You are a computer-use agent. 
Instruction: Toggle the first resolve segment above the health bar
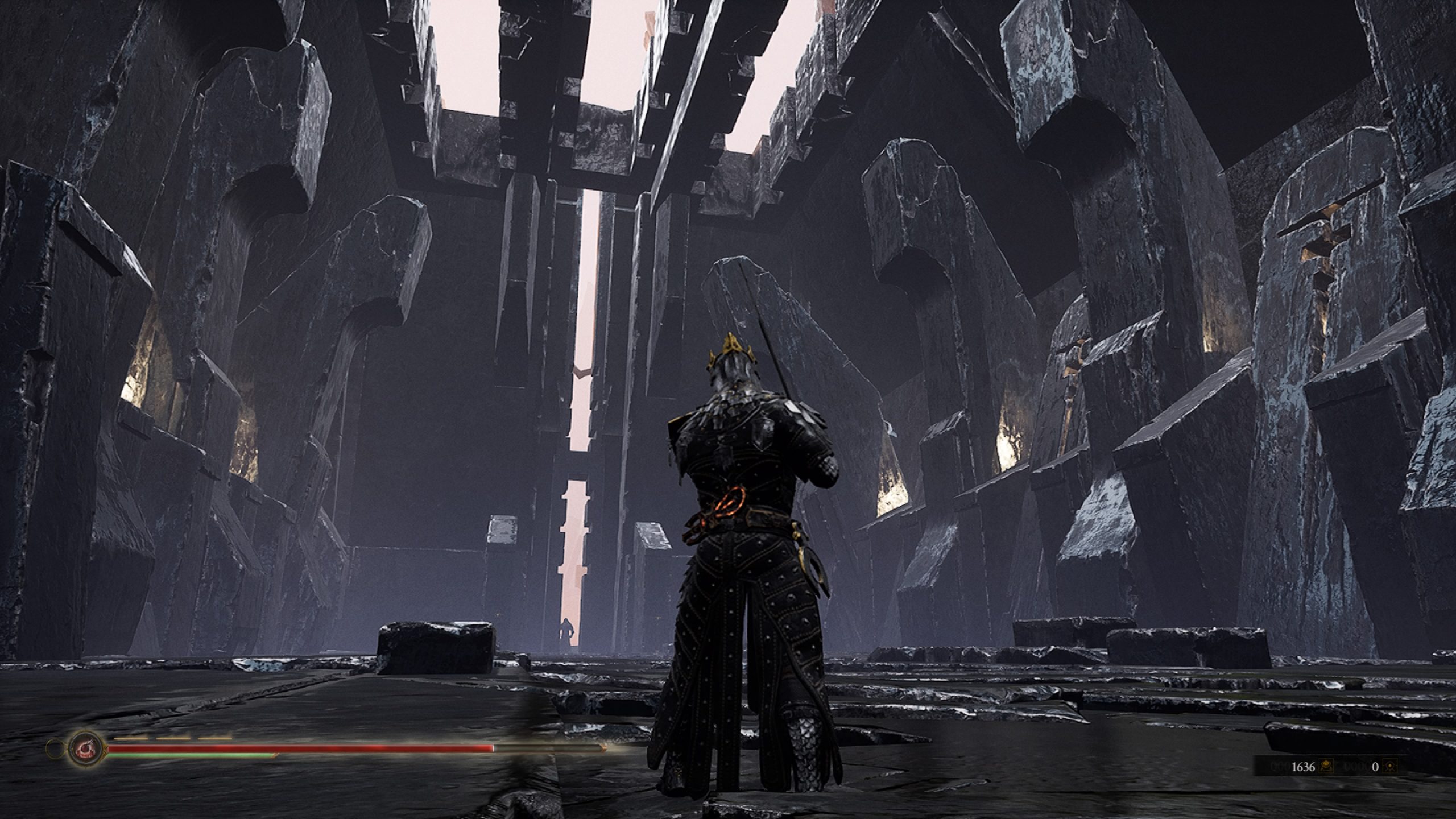[x=131, y=738]
